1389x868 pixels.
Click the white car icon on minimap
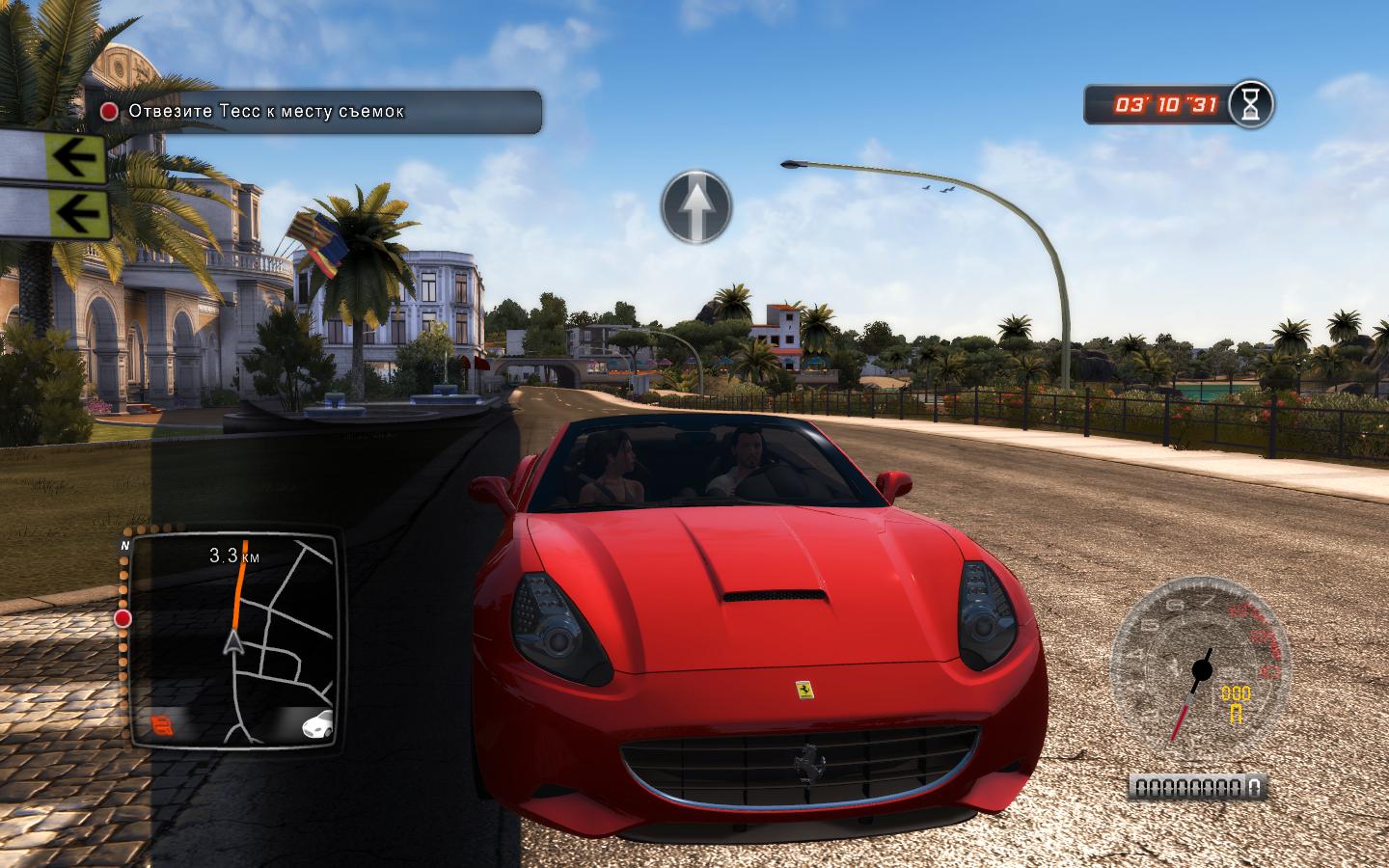(x=315, y=722)
